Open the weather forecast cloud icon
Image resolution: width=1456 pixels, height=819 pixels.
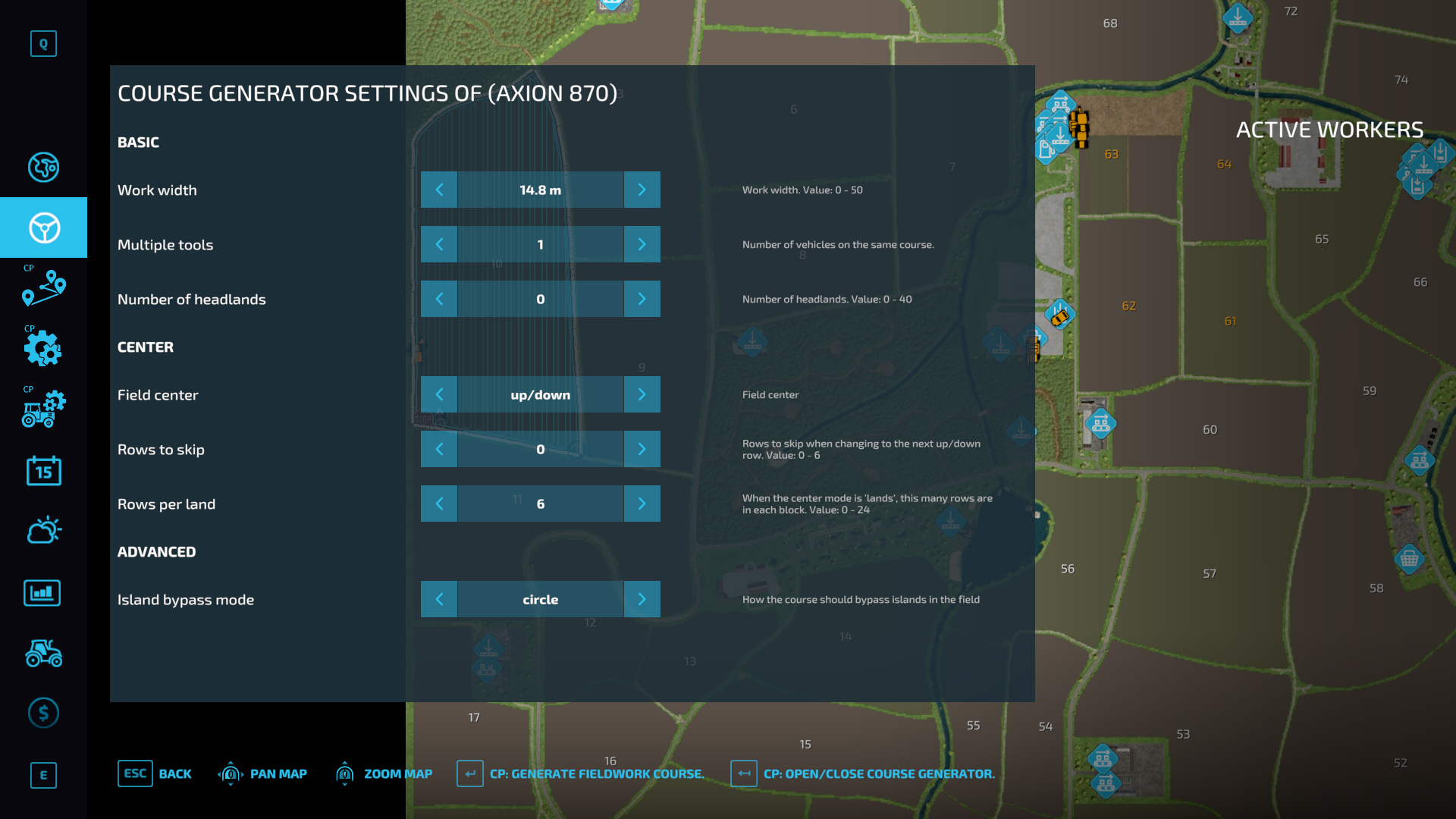coord(43,530)
